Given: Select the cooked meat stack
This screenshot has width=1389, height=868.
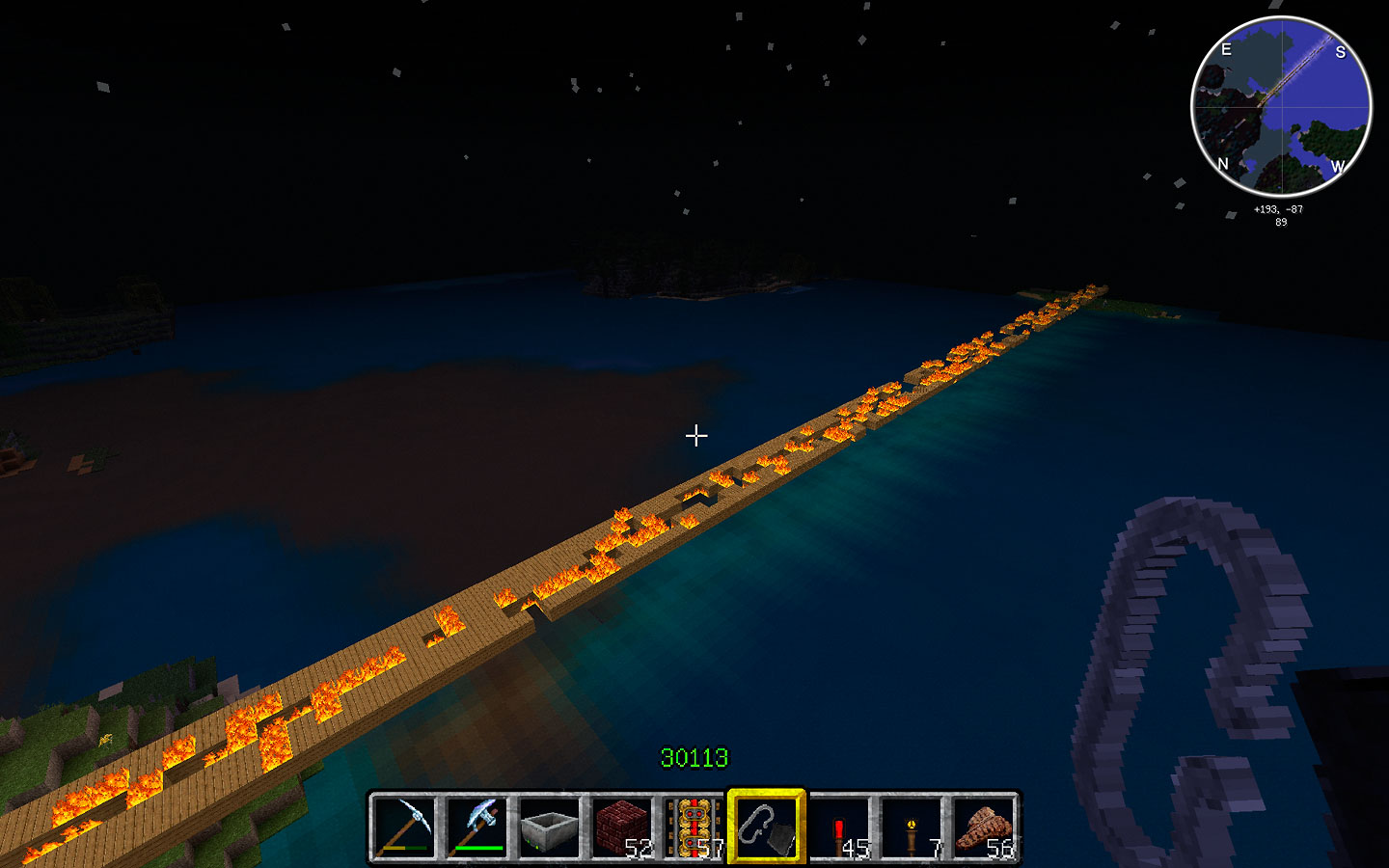Looking at the screenshot, I should (984, 827).
